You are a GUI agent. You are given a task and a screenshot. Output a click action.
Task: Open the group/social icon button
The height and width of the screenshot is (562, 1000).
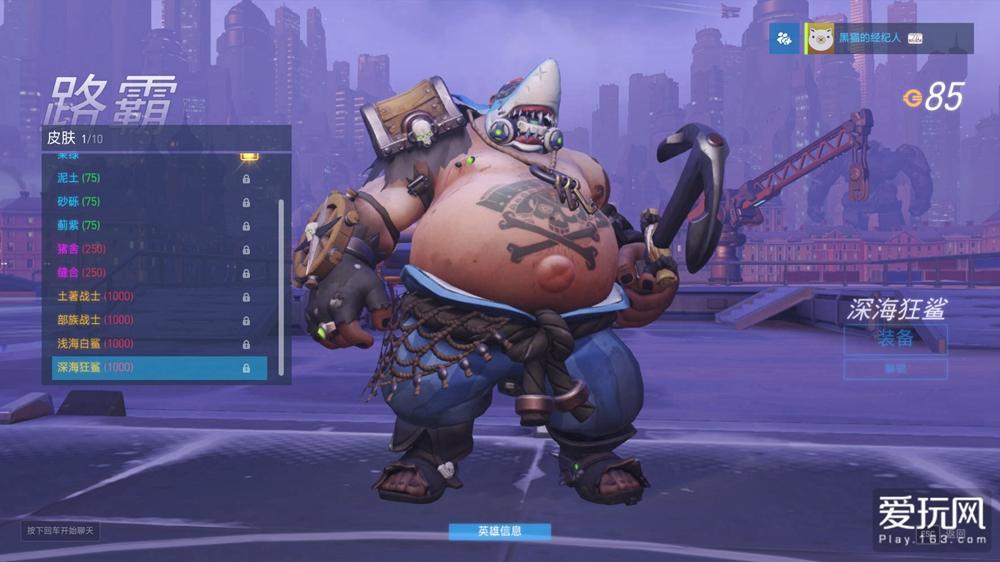pyautogui.click(x=787, y=38)
